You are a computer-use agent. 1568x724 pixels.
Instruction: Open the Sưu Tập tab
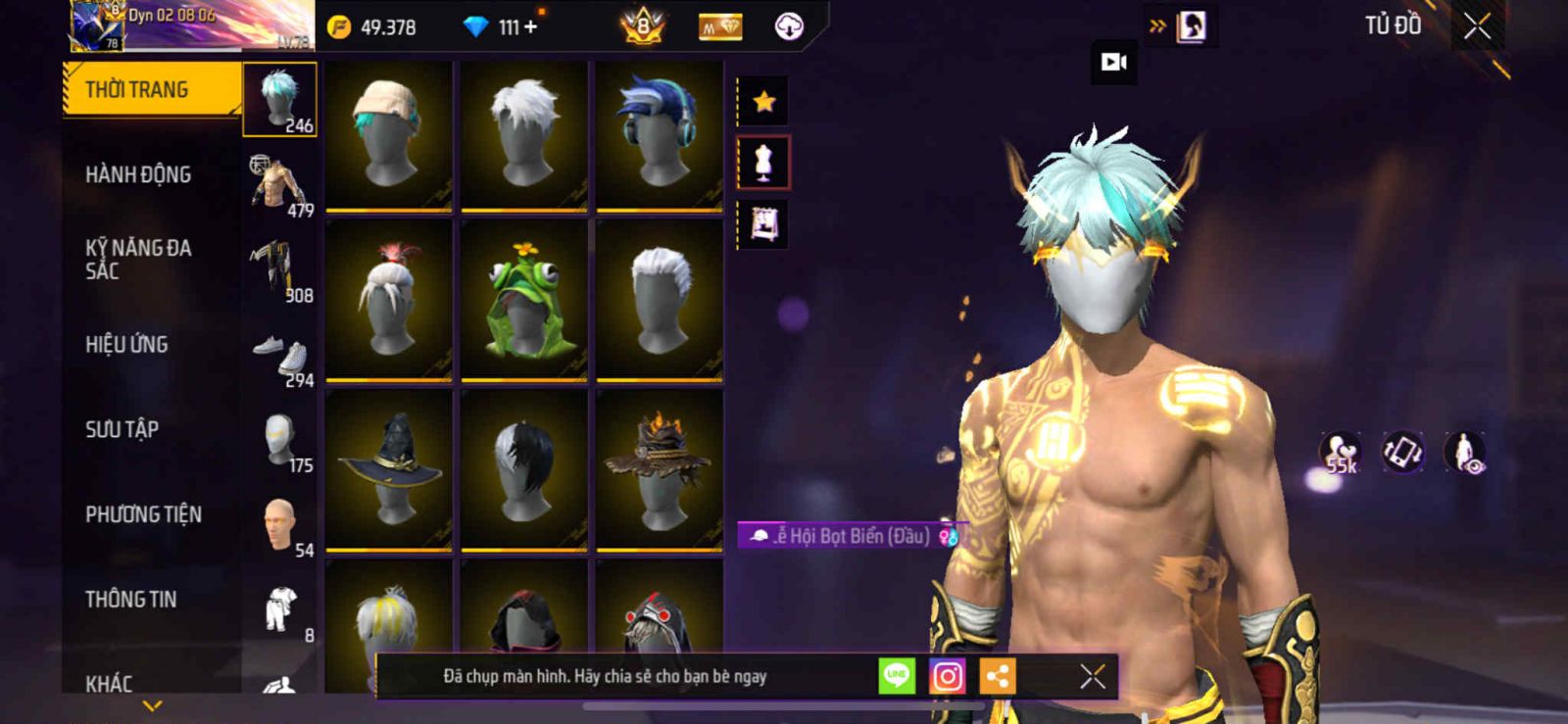122,429
